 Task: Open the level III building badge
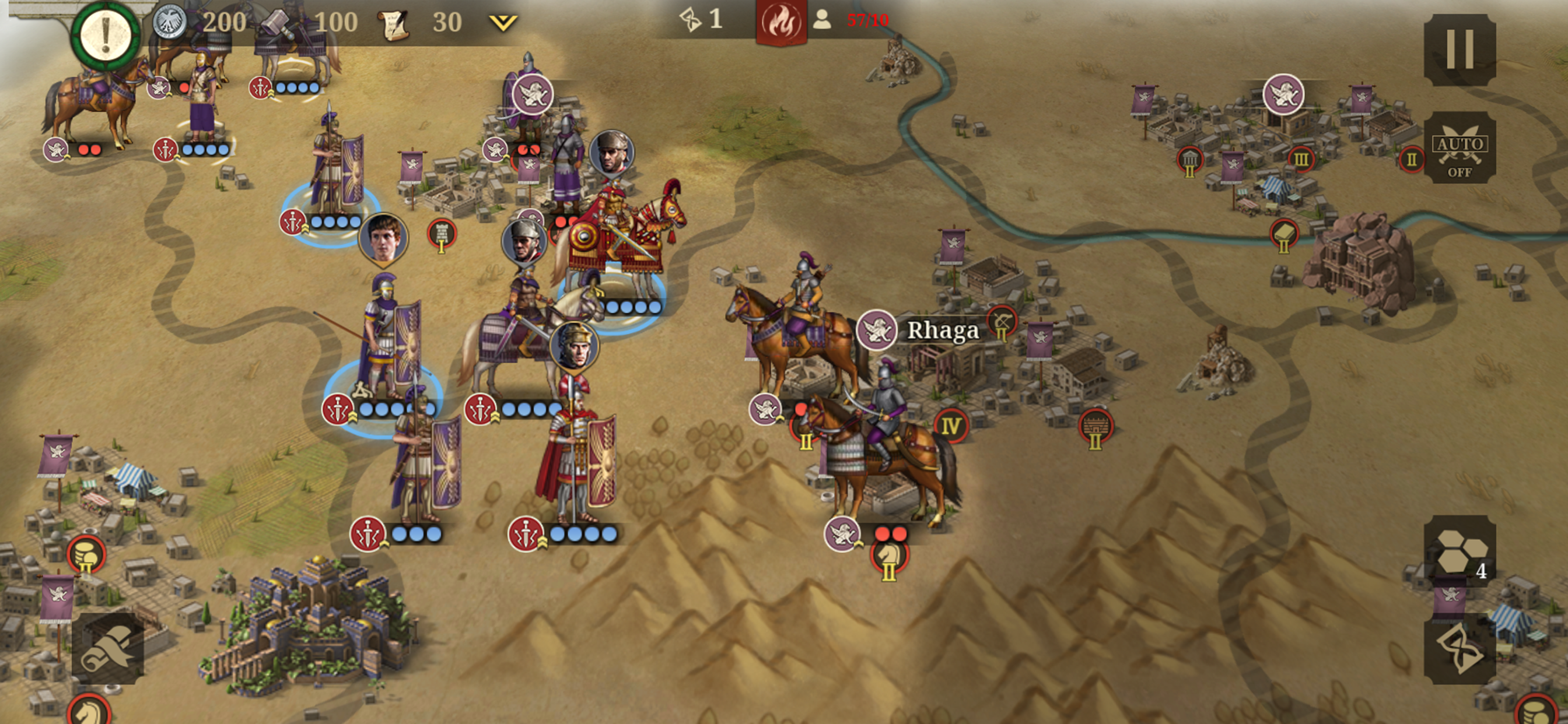[1300, 160]
